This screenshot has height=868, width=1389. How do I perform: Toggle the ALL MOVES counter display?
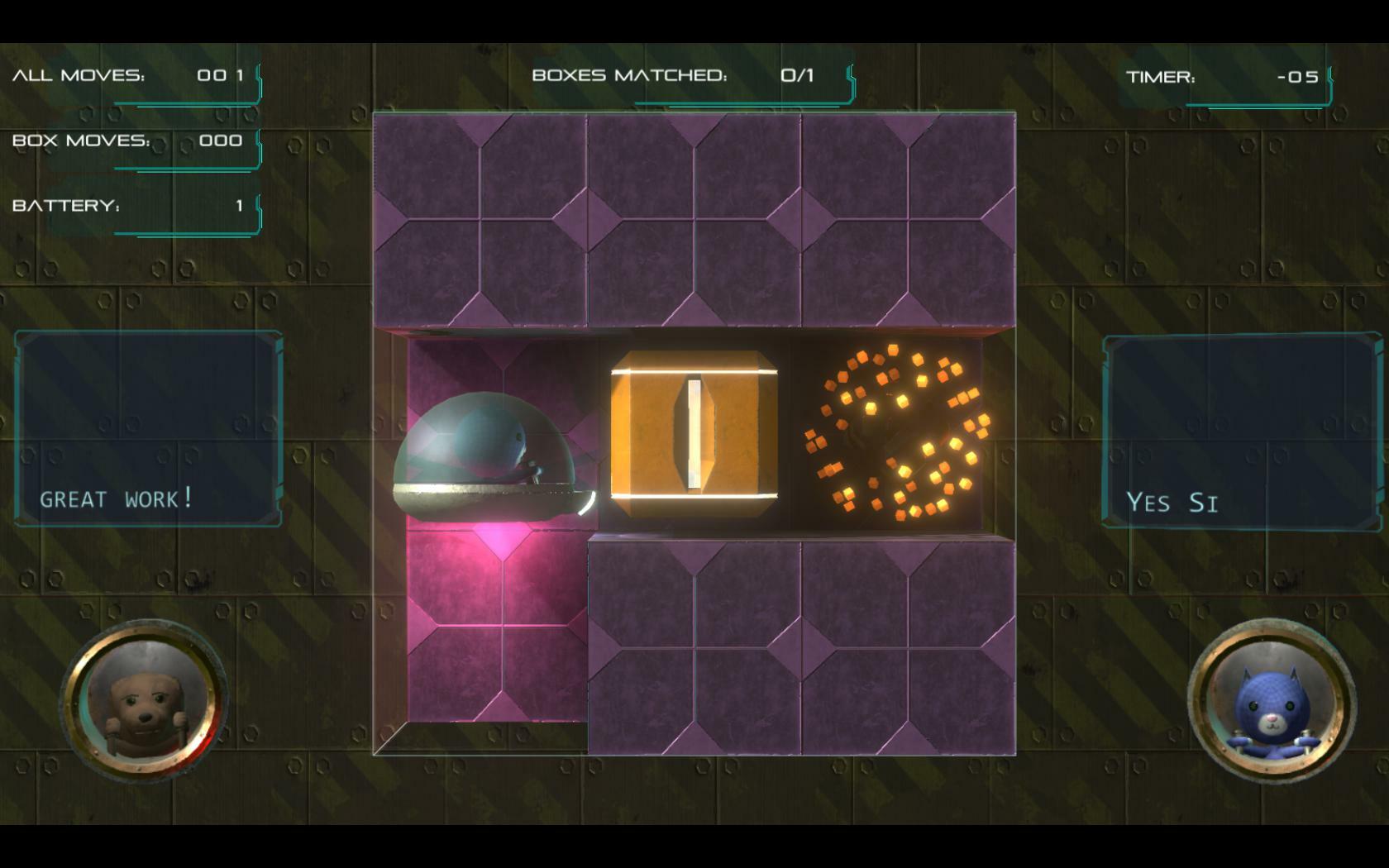[x=128, y=76]
